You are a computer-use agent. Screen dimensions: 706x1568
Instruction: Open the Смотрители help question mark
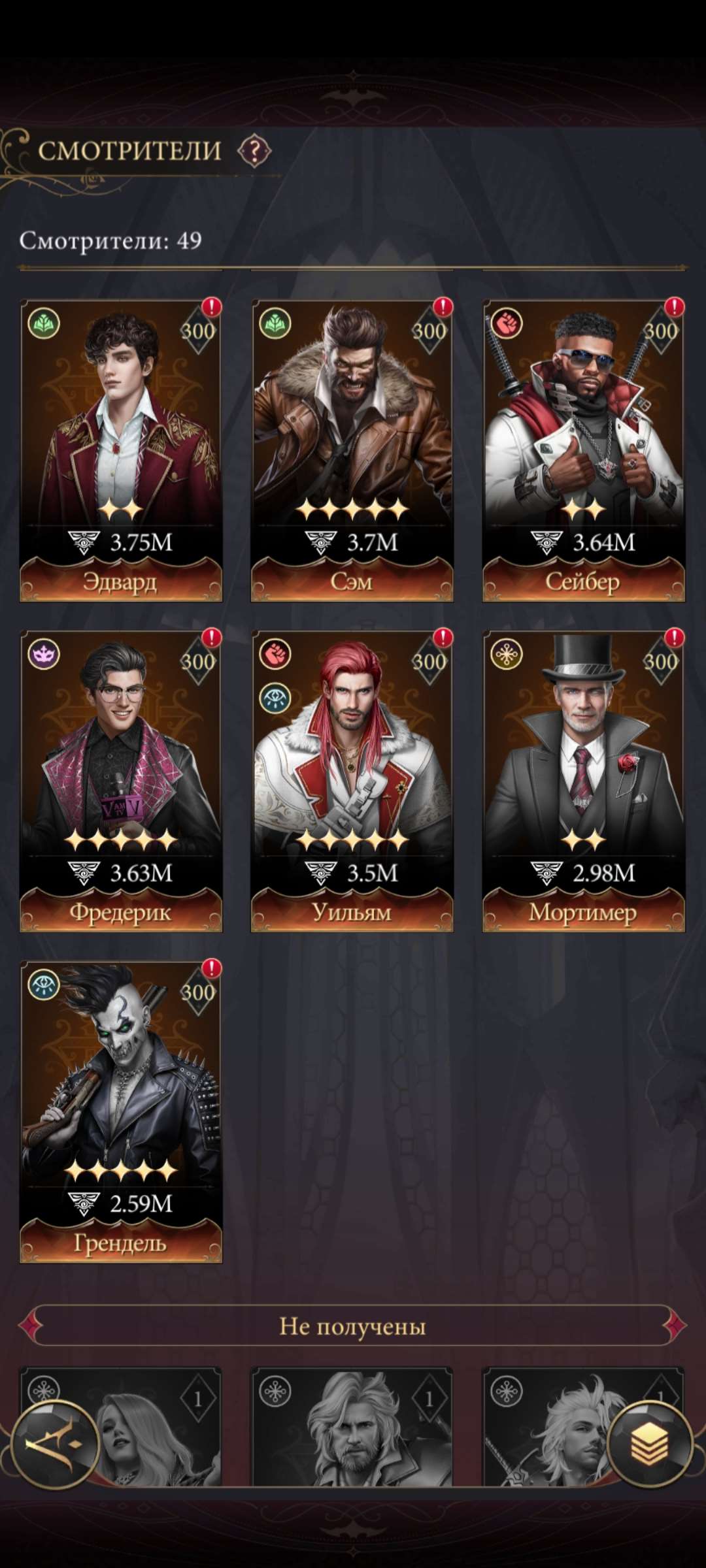click(x=254, y=151)
